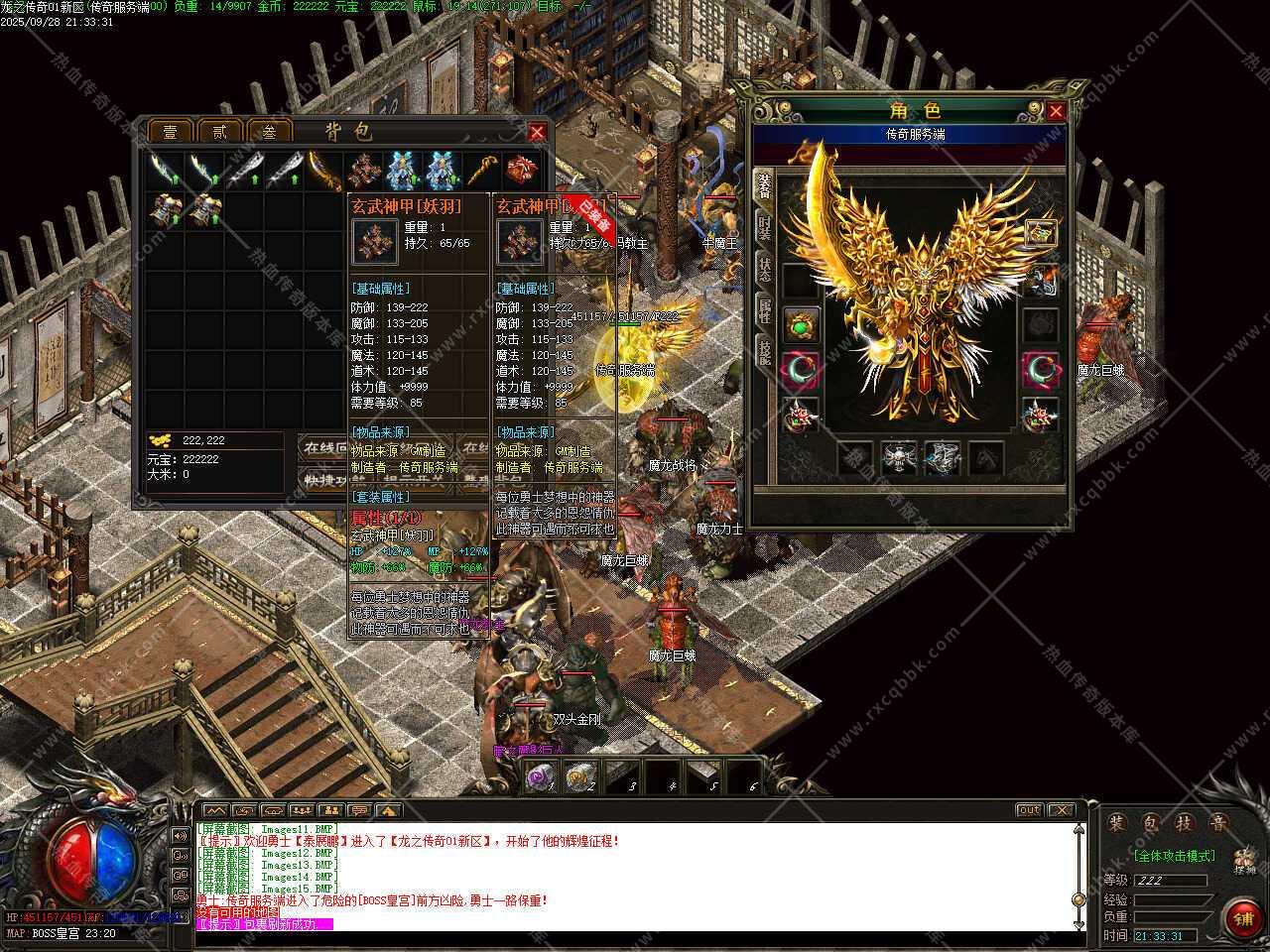Click the 'out' button above chat

[x=1029, y=810]
